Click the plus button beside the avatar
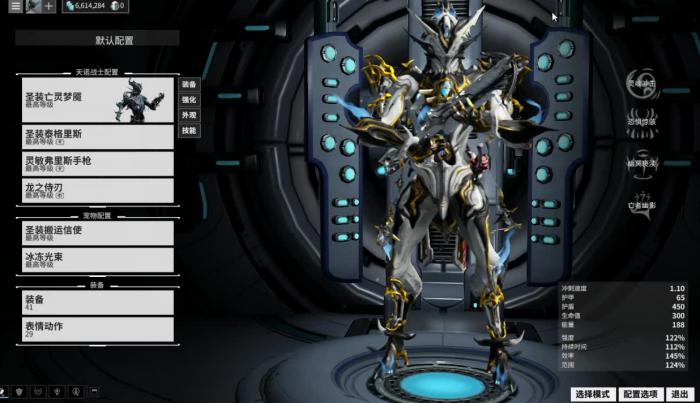Screen dimensions: 700x403 tap(50, 7)
